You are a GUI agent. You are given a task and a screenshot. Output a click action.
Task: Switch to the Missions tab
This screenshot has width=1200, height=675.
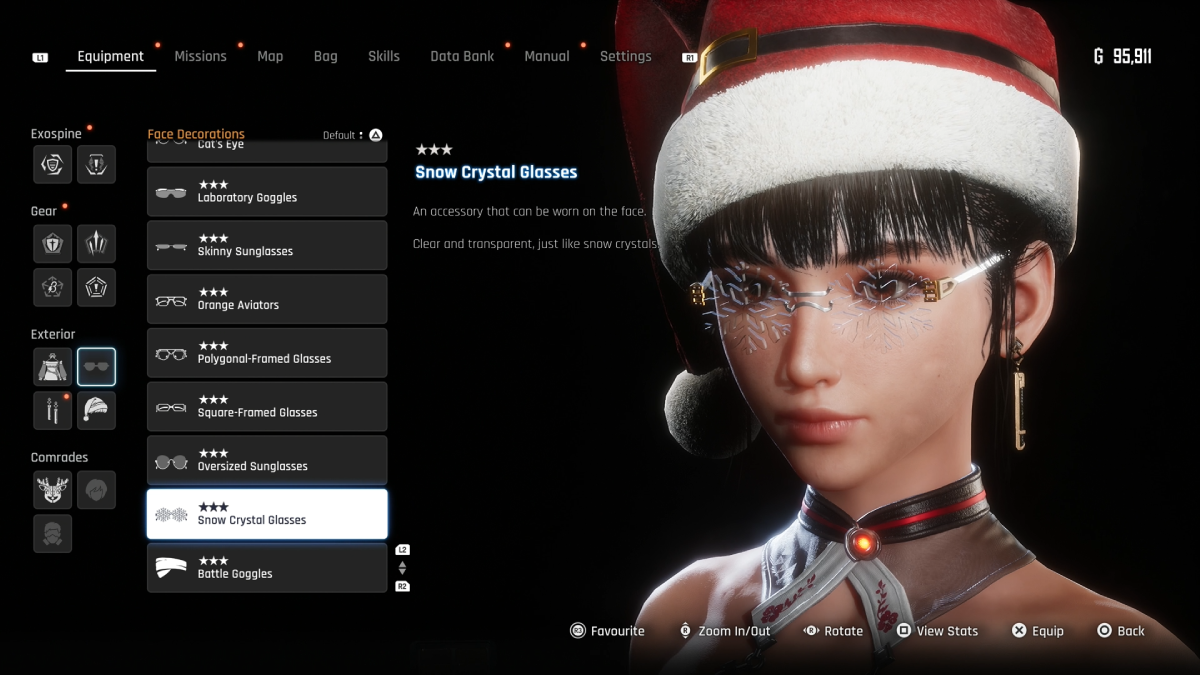[x=200, y=57]
